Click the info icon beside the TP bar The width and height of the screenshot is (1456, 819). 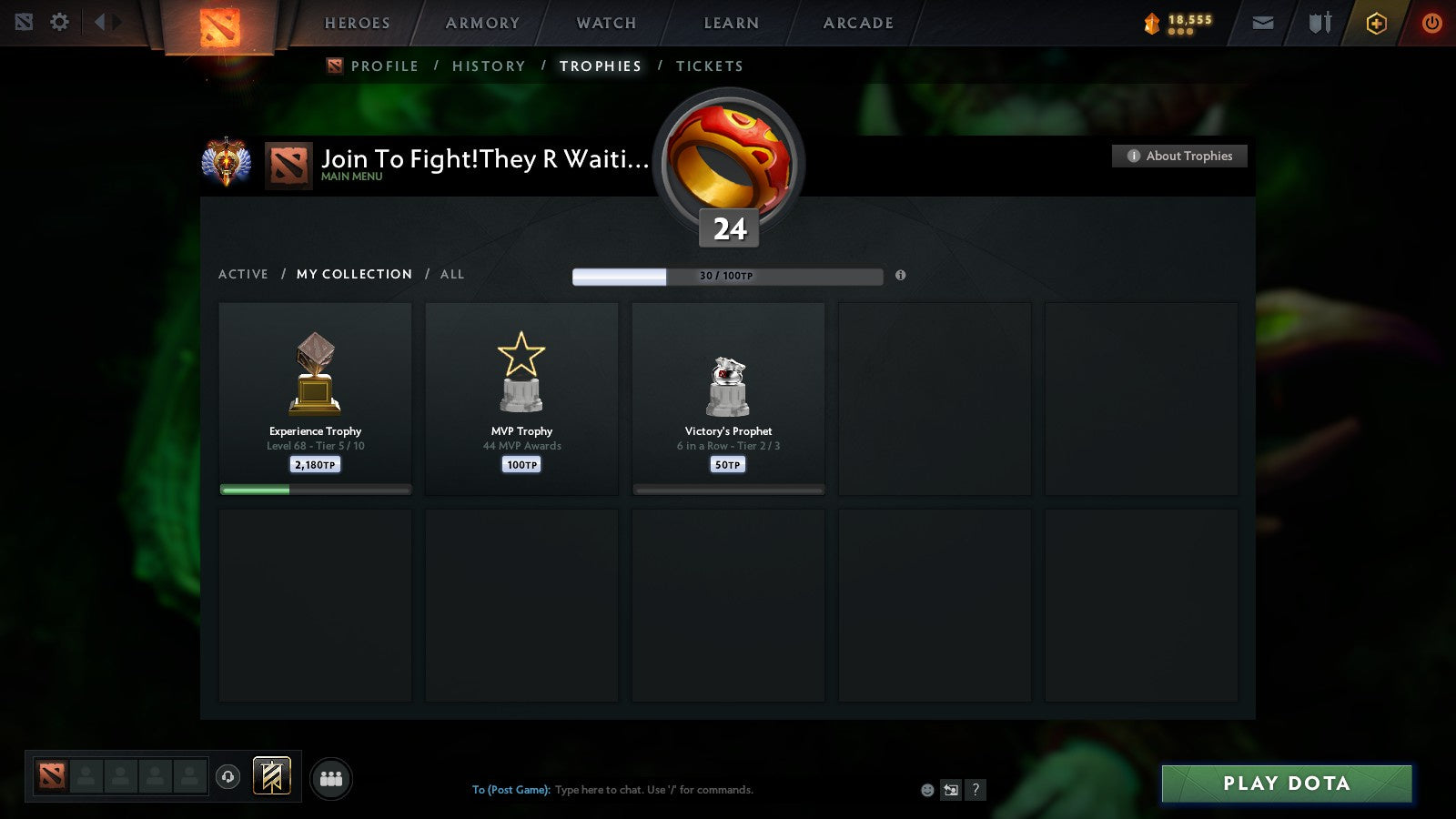902,277
